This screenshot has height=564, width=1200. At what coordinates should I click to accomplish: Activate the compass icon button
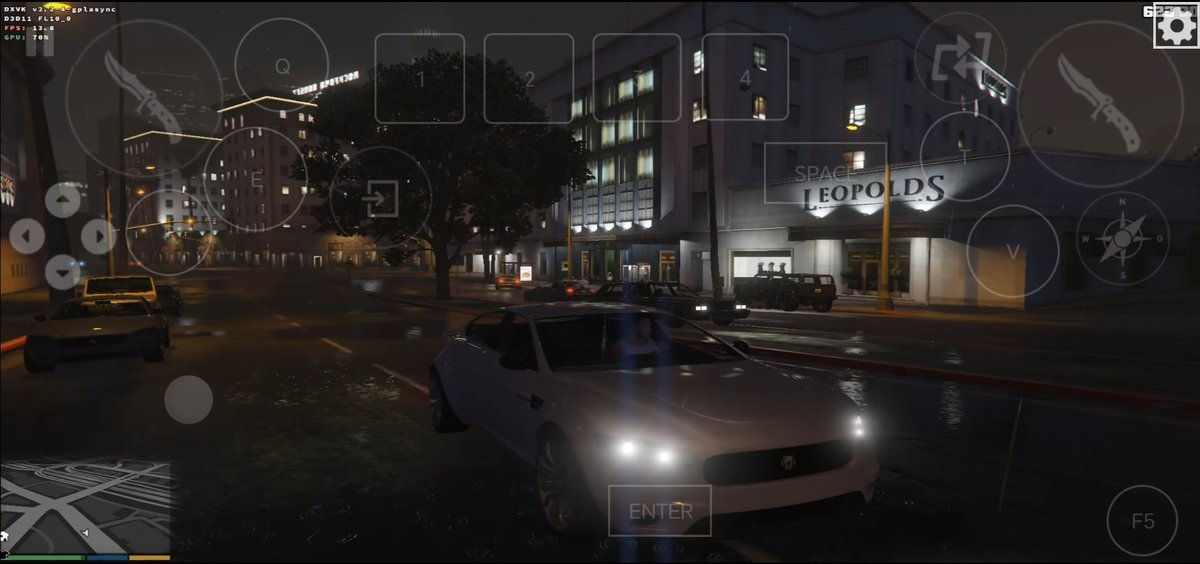pos(1122,238)
